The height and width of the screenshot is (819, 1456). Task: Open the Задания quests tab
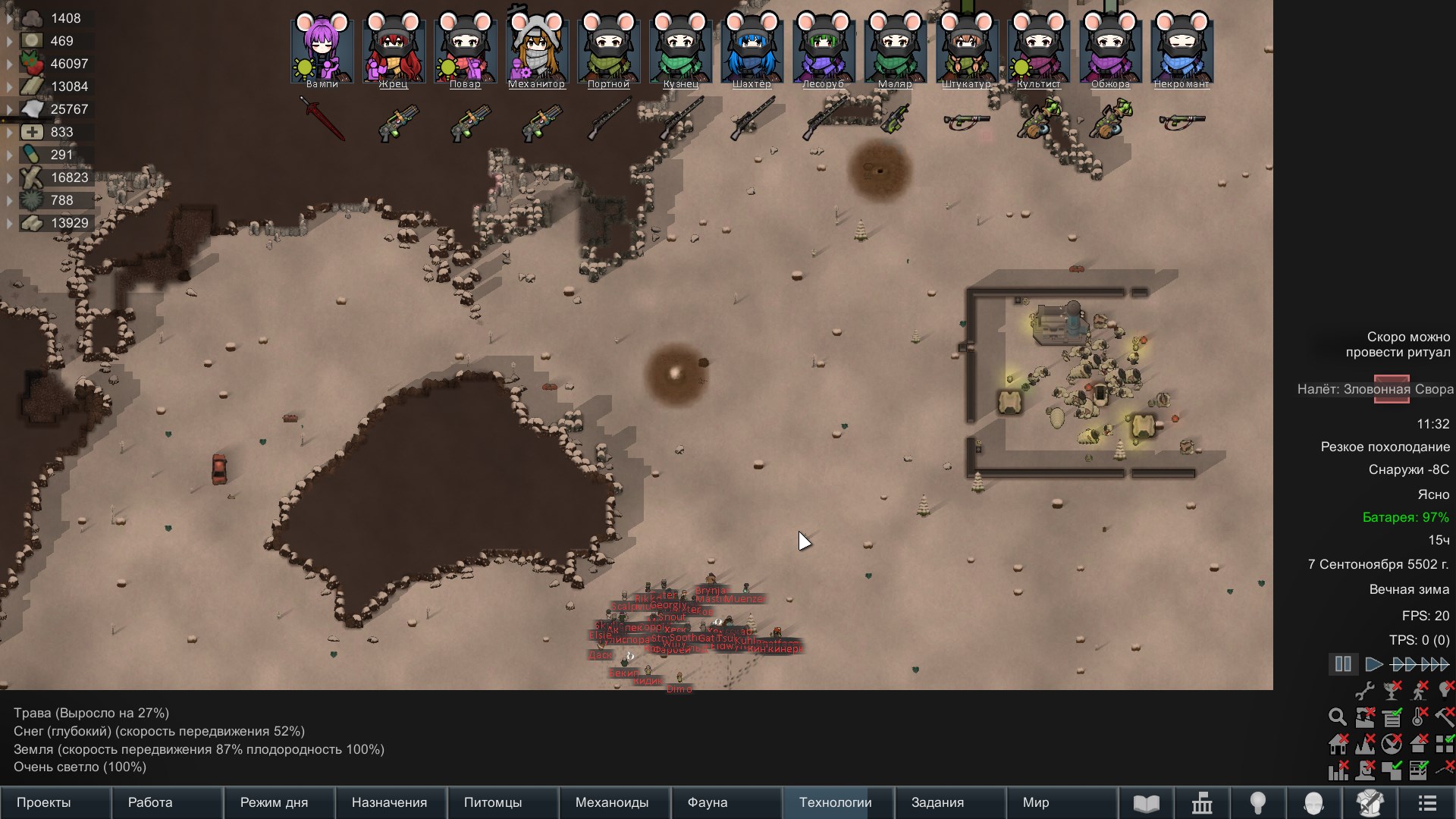point(937,802)
